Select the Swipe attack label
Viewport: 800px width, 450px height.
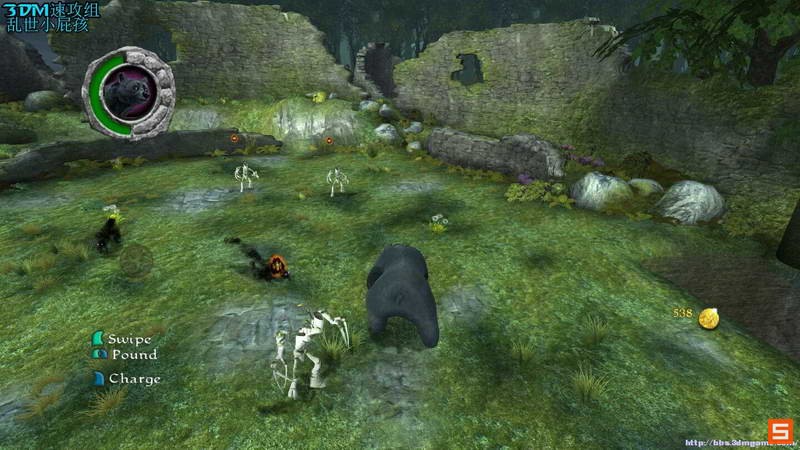[x=130, y=339]
